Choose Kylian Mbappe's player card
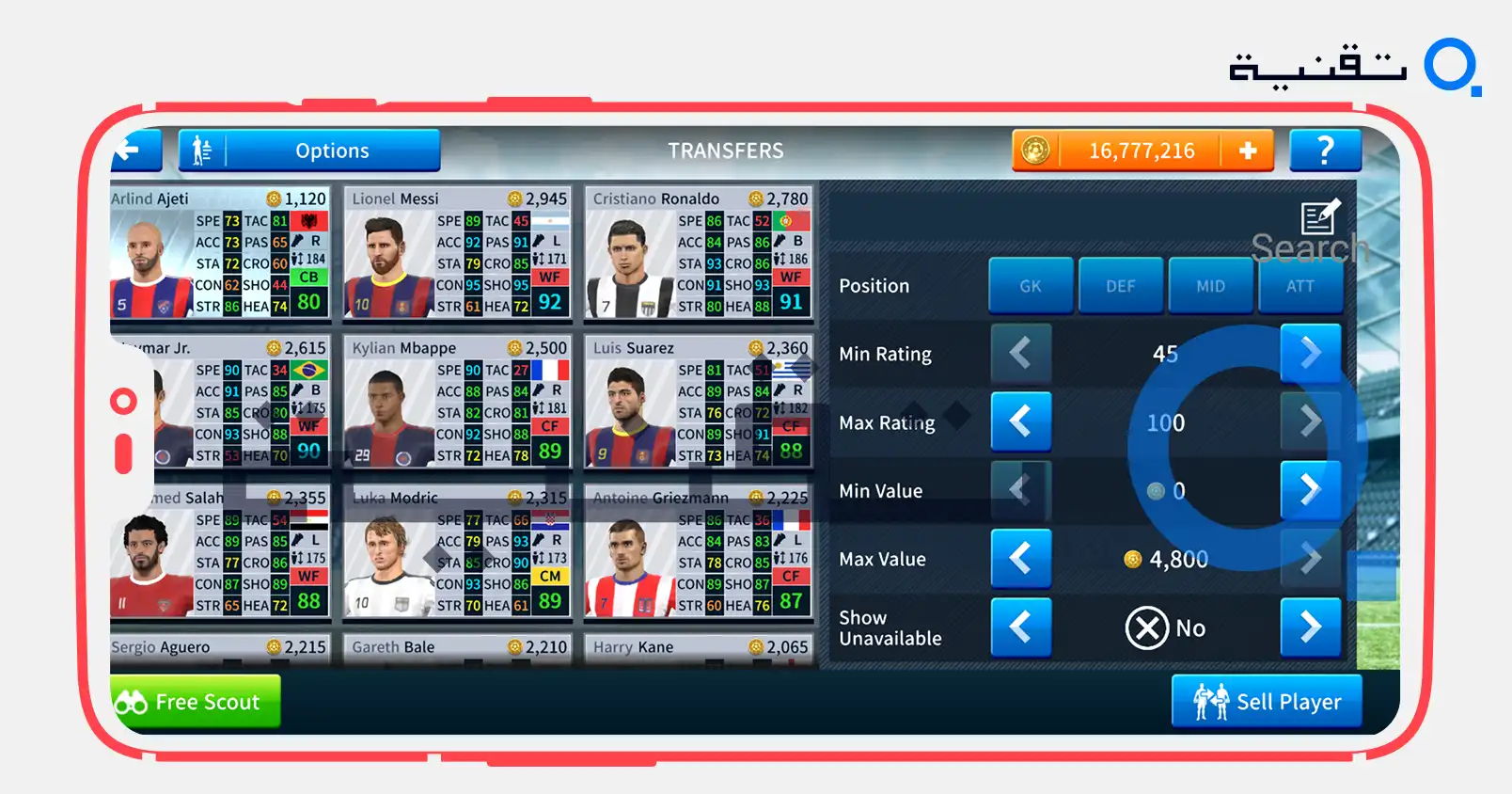This screenshot has width=1512, height=794. 458,403
